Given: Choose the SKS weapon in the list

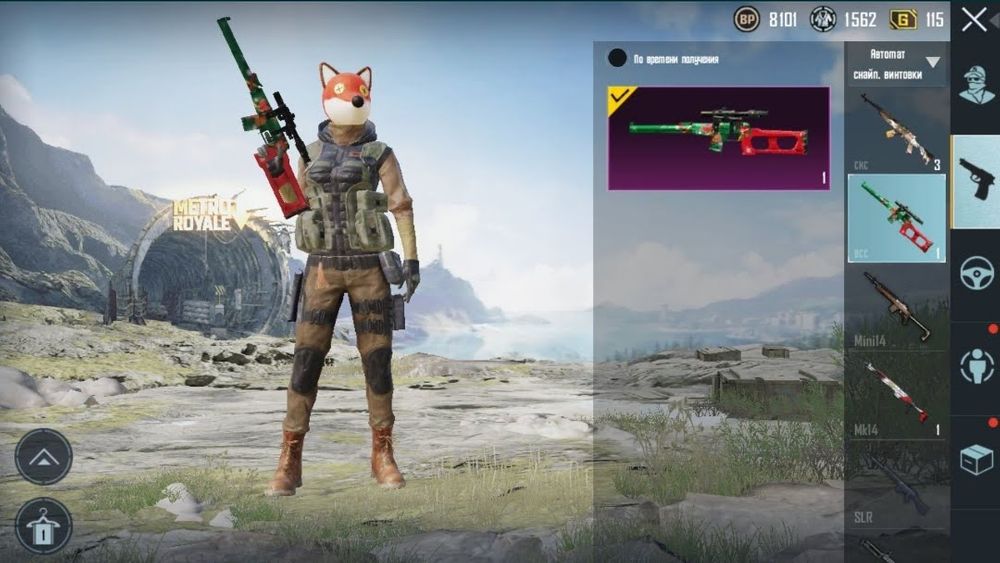Looking at the screenshot, I should (x=896, y=130).
